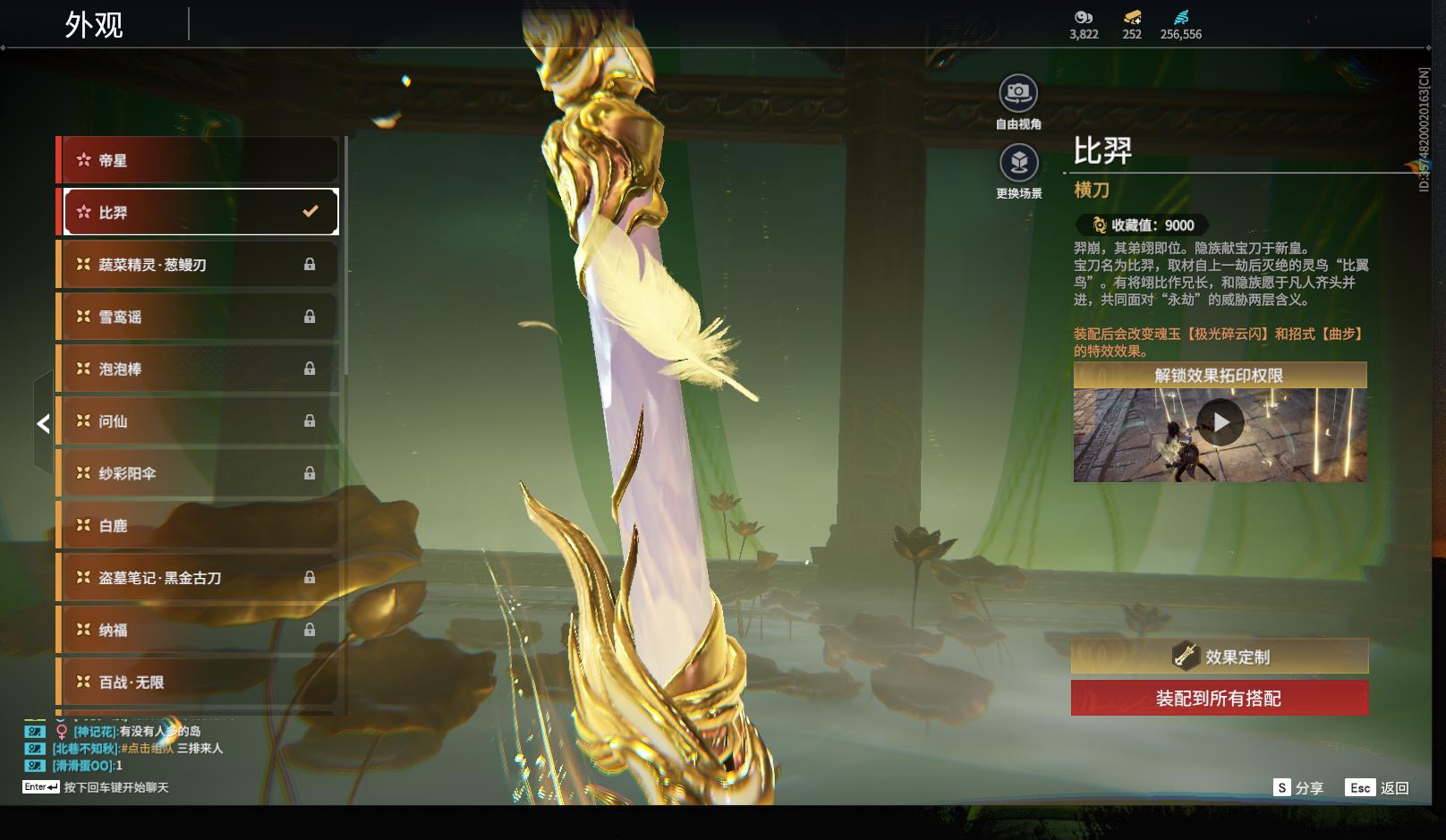Choose the 比羿 skin in the list

click(198, 212)
